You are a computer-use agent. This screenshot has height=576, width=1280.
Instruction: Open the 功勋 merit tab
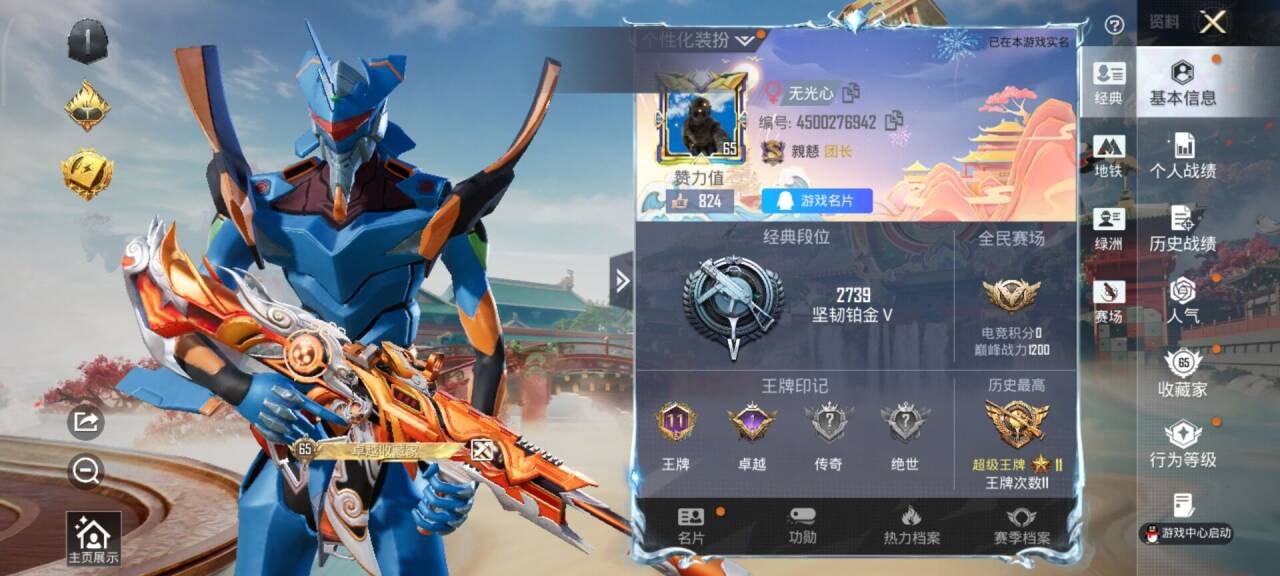click(x=802, y=525)
